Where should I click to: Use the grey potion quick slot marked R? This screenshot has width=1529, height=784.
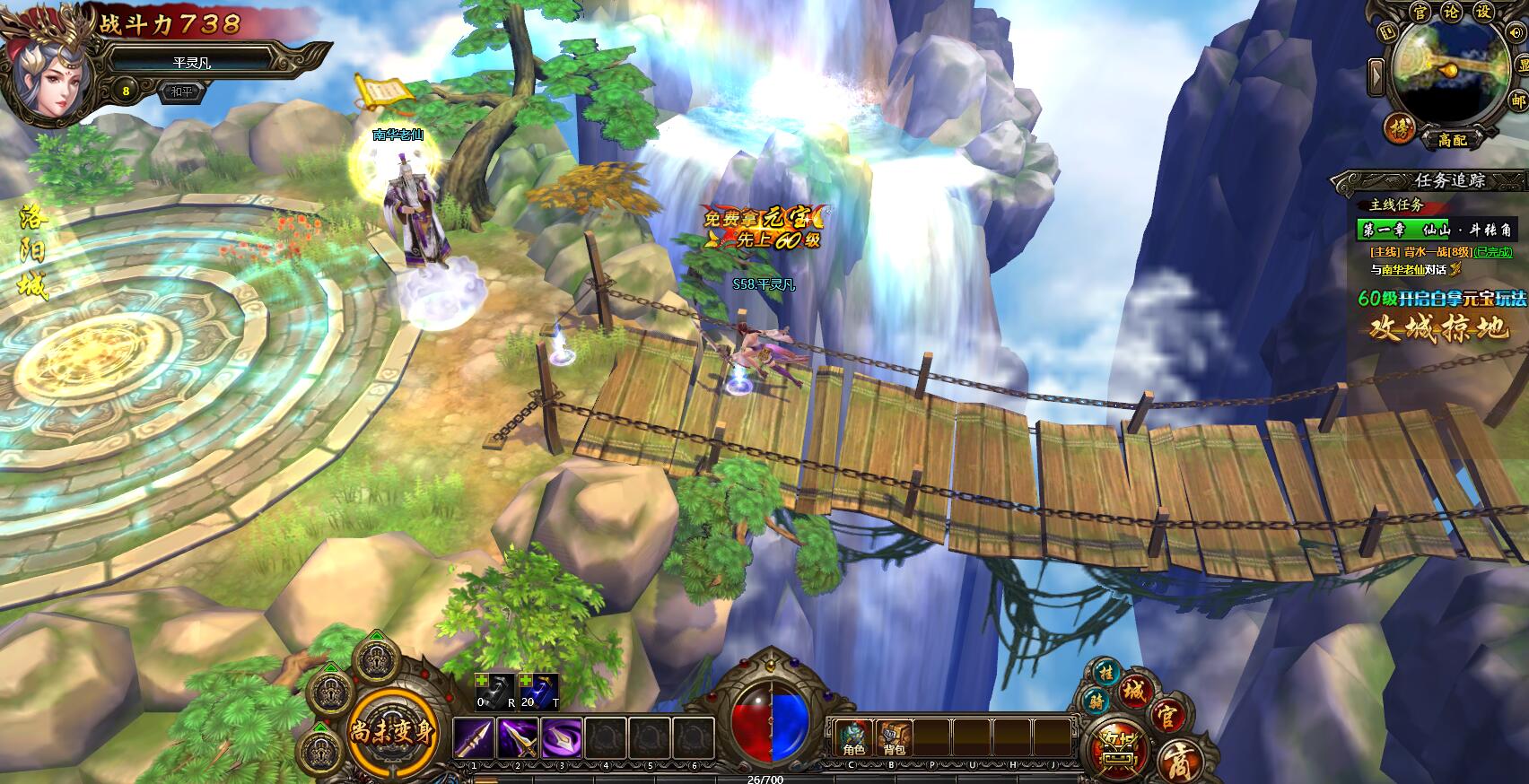[x=494, y=691]
